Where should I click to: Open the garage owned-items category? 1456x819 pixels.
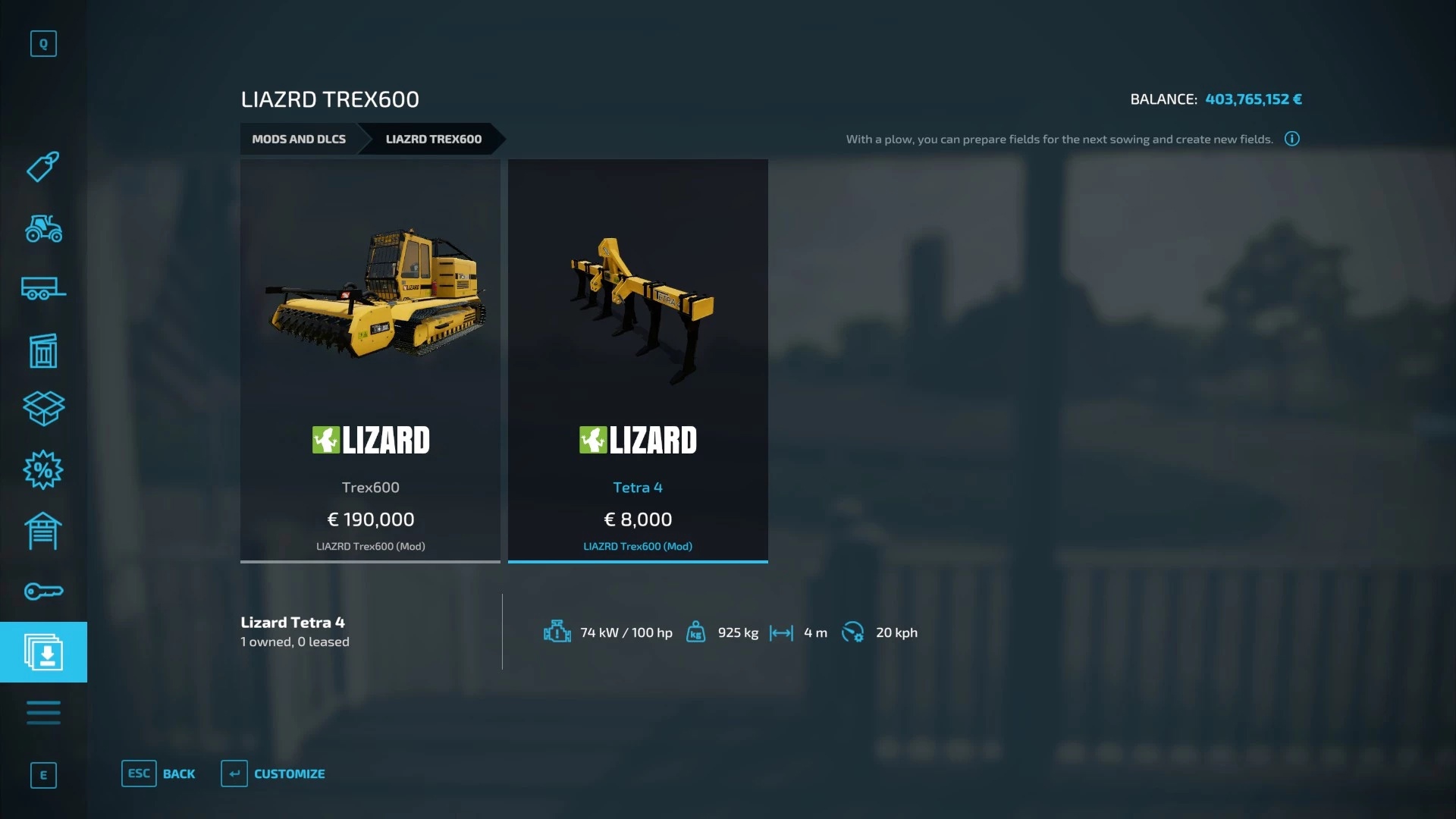[x=43, y=531]
